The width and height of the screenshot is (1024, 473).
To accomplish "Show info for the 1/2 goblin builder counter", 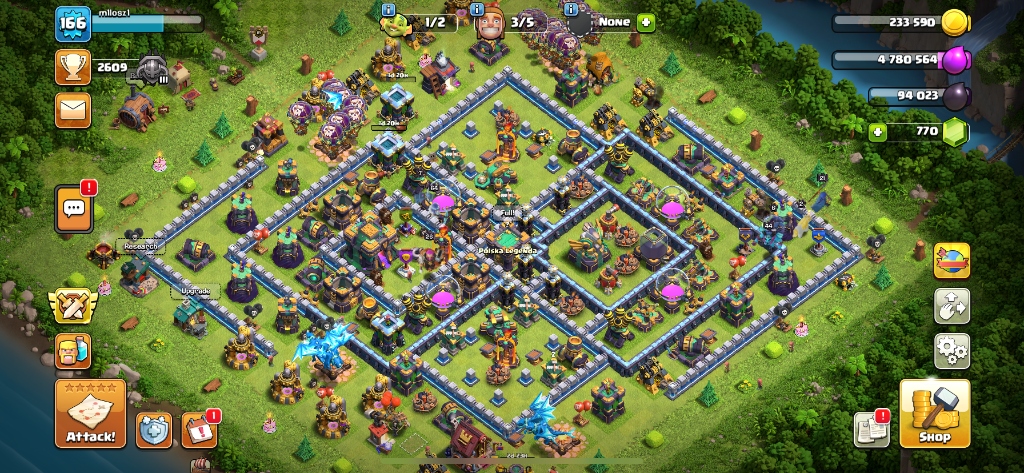I will [388, 10].
